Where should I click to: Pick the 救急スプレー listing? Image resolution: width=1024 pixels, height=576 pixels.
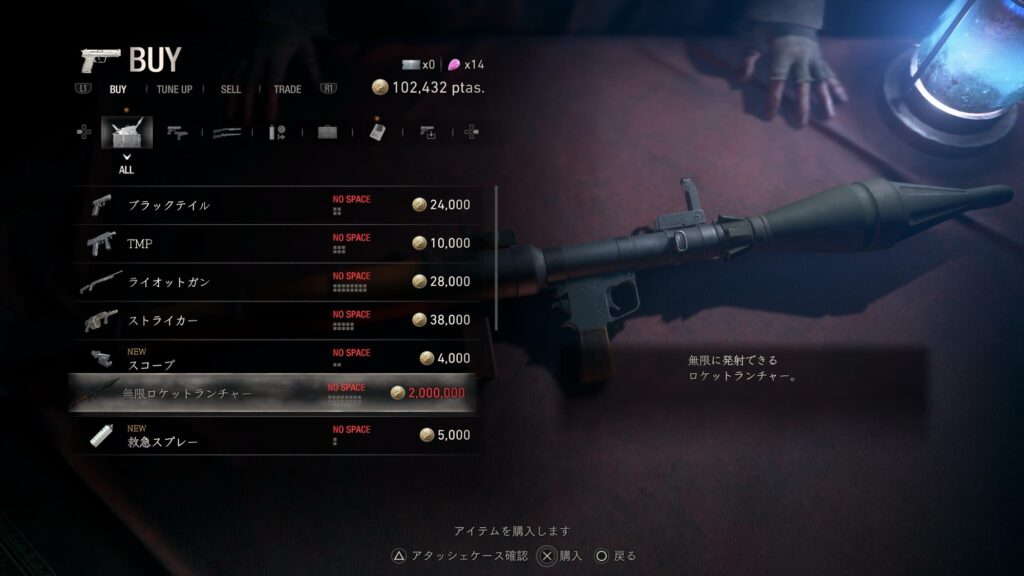(x=275, y=435)
